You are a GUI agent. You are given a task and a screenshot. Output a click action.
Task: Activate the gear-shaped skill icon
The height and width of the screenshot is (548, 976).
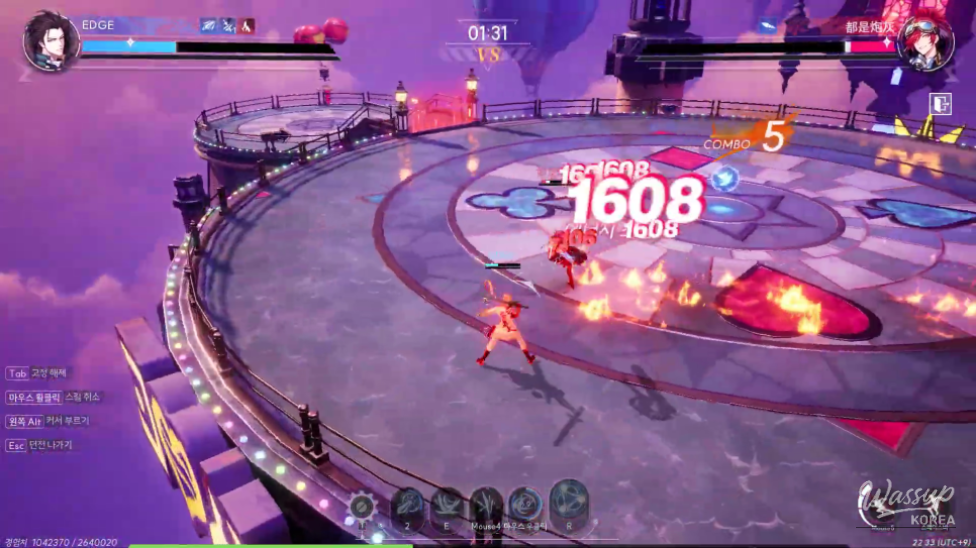coord(363,506)
